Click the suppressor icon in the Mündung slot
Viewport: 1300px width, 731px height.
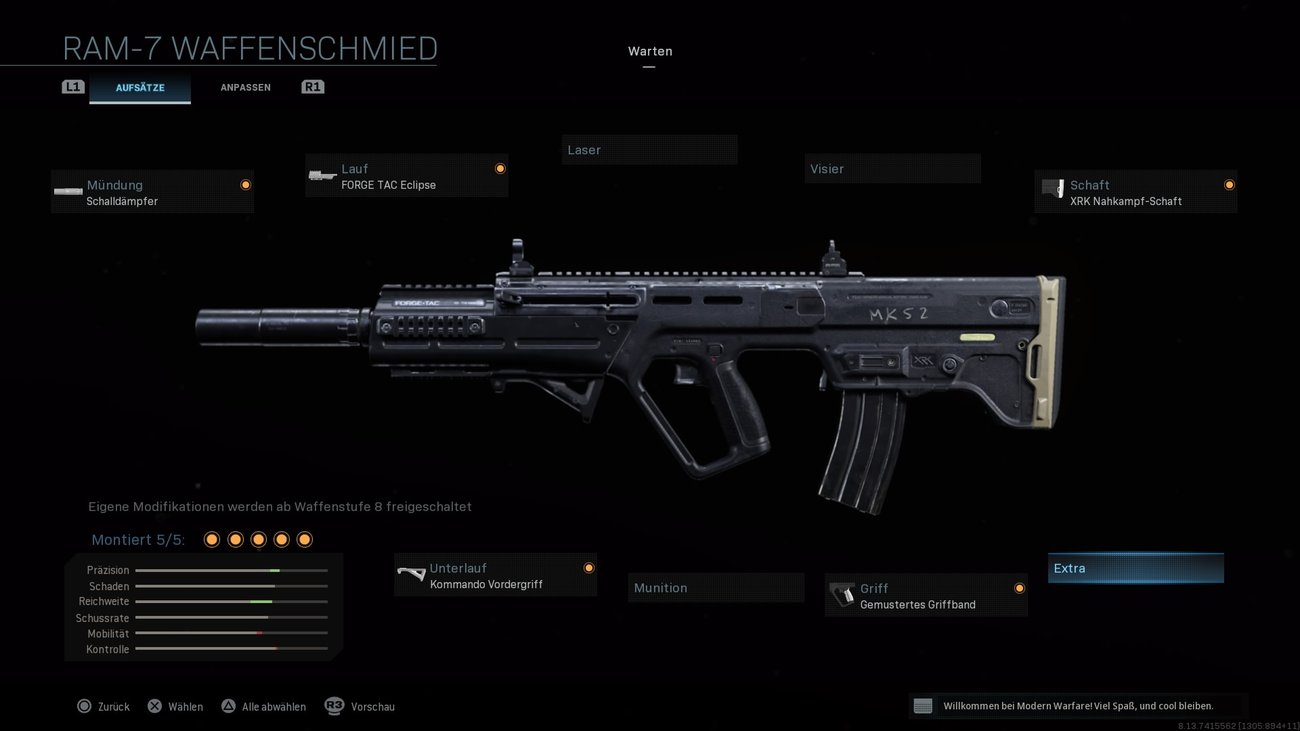pyautogui.click(x=67, y=192)
